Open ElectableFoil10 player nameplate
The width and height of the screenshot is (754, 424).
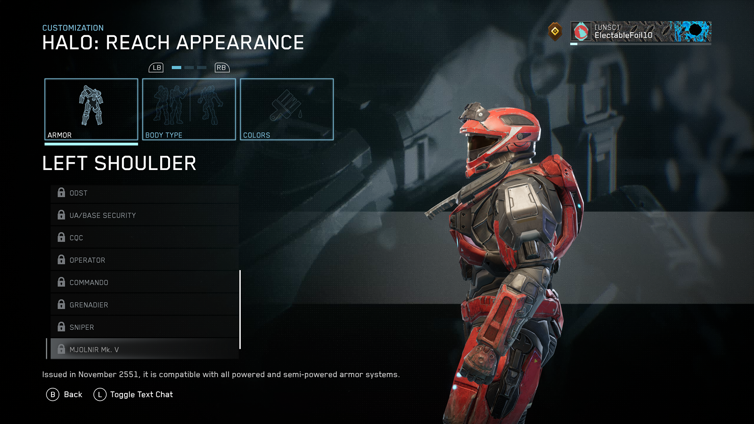click(640, 32)
